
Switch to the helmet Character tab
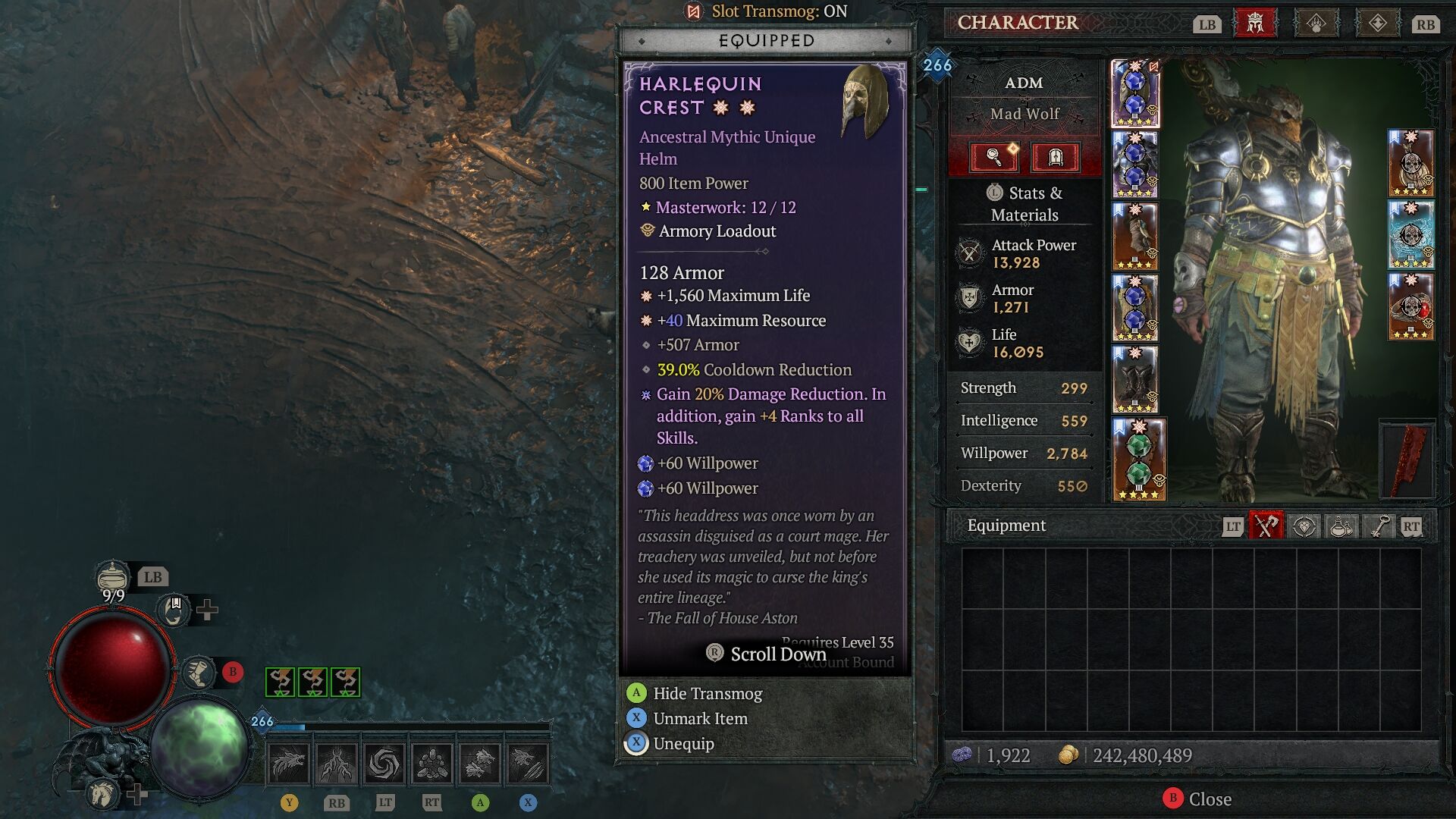coord(1256,24)
